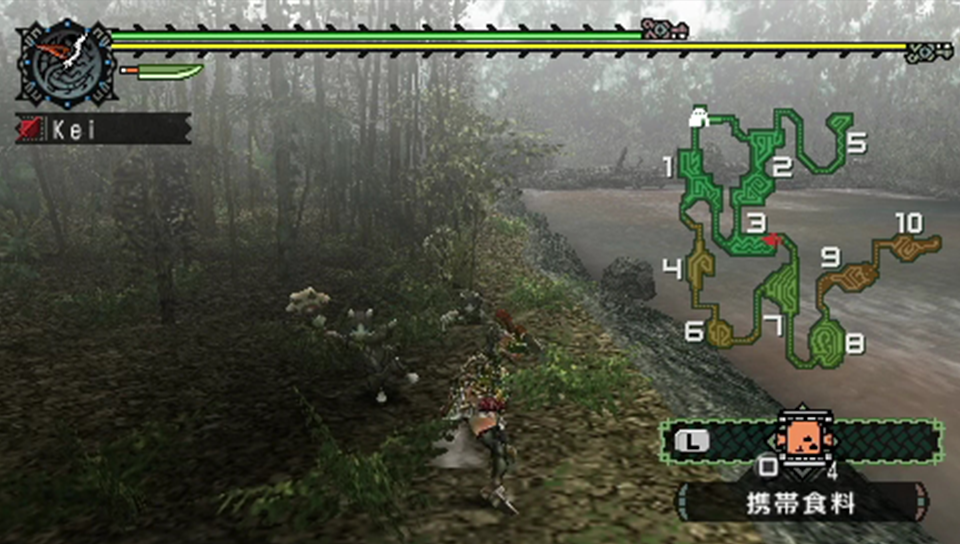Viewport: 960px width, 544px height.
Task: Click the round quest clock emblem
Action: [66, 66]
